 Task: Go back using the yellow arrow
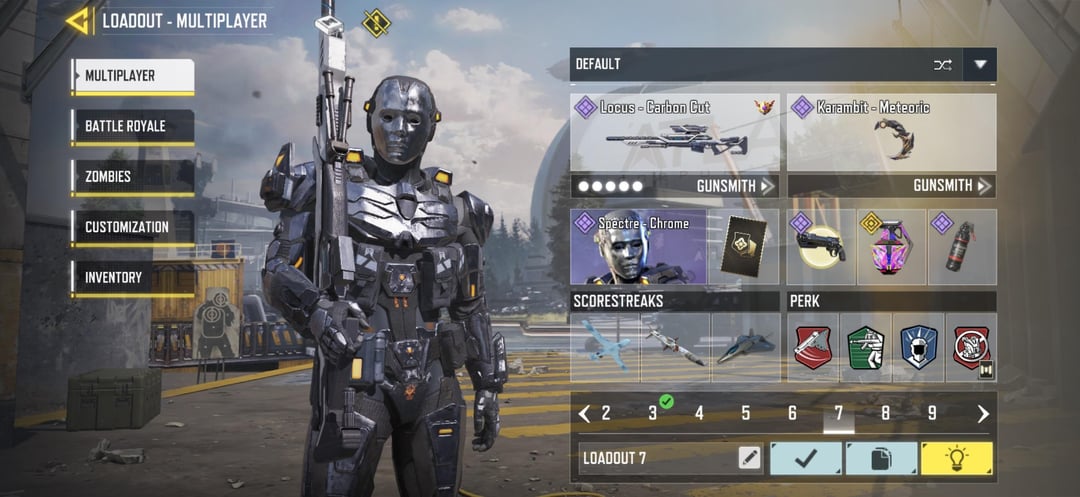click(77, 20)
